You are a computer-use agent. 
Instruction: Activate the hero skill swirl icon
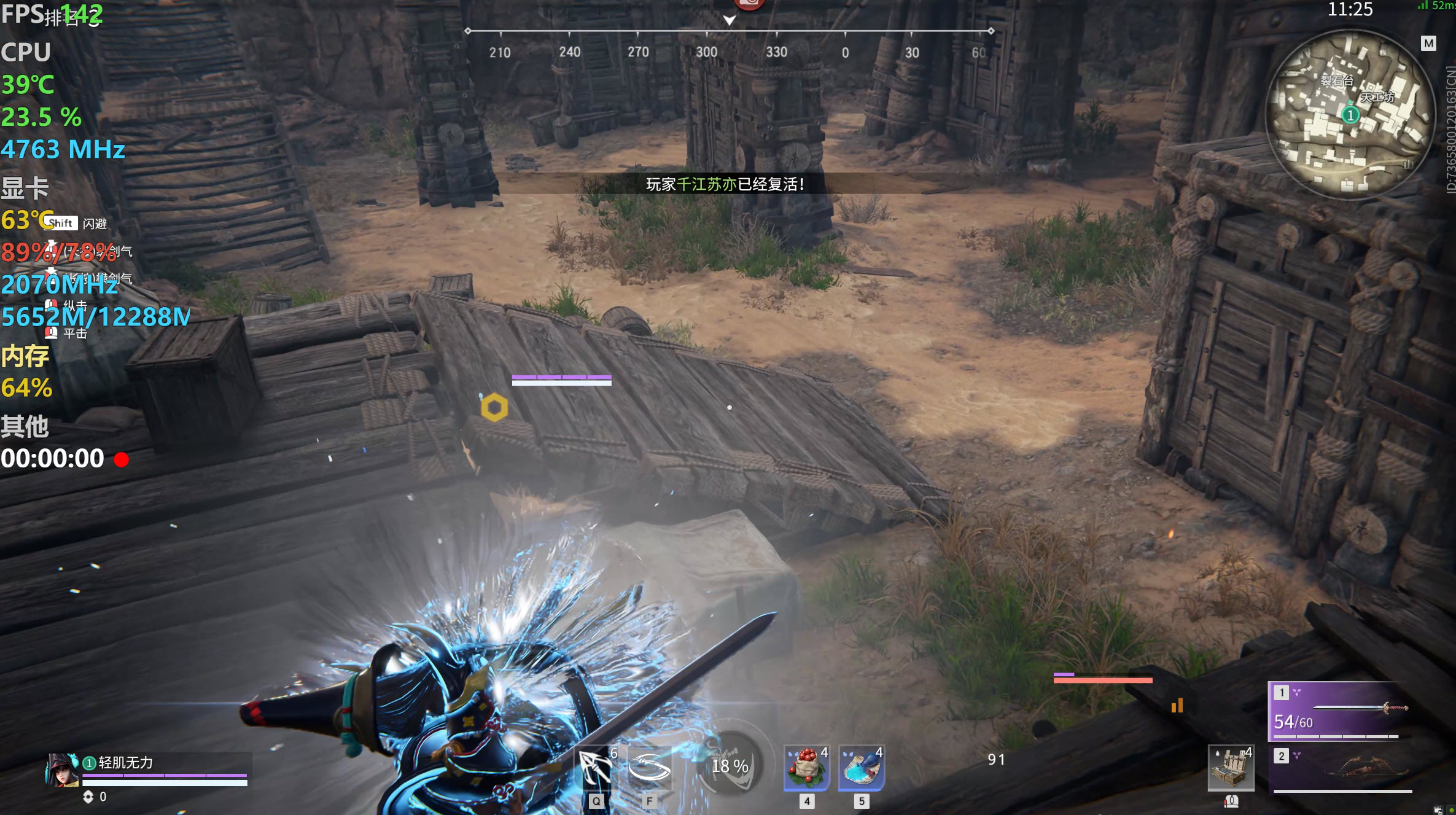[649, 768]
